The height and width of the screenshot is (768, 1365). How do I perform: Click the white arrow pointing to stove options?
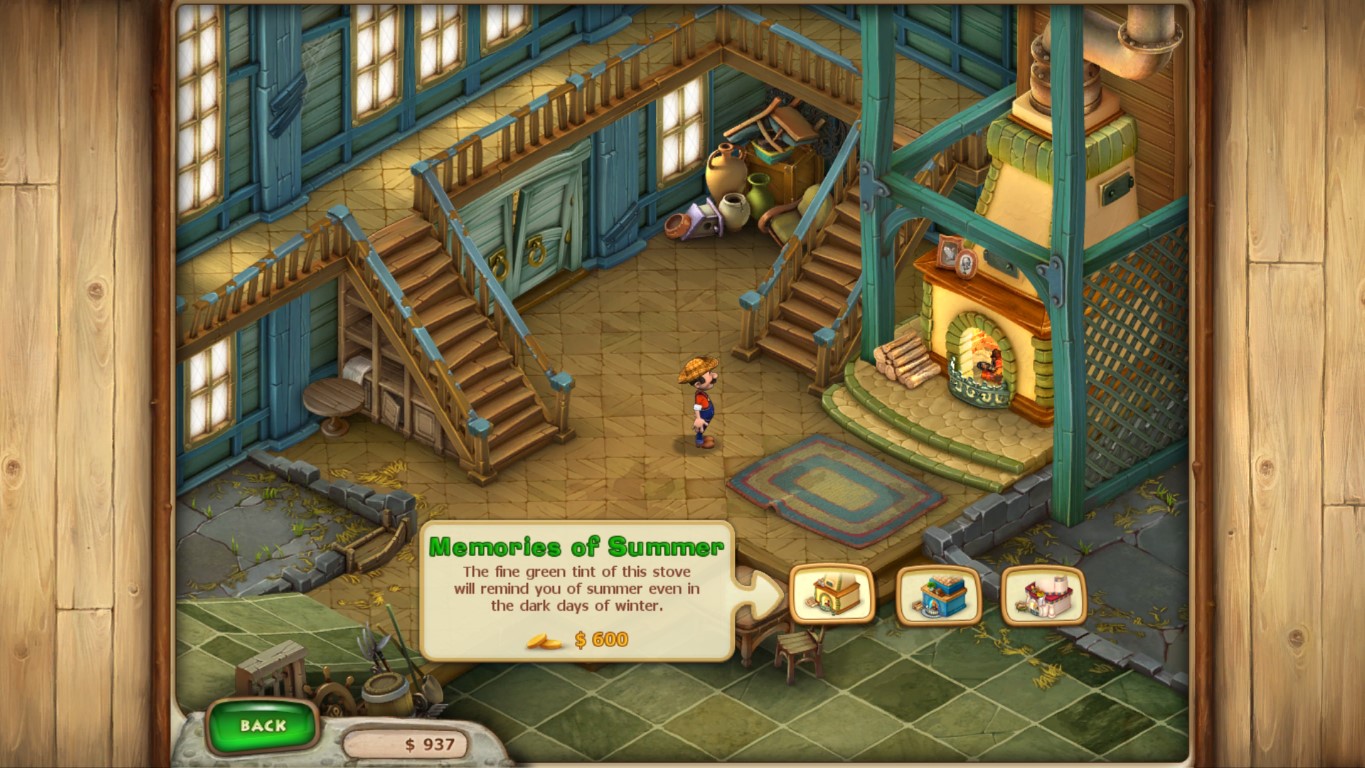760,592
